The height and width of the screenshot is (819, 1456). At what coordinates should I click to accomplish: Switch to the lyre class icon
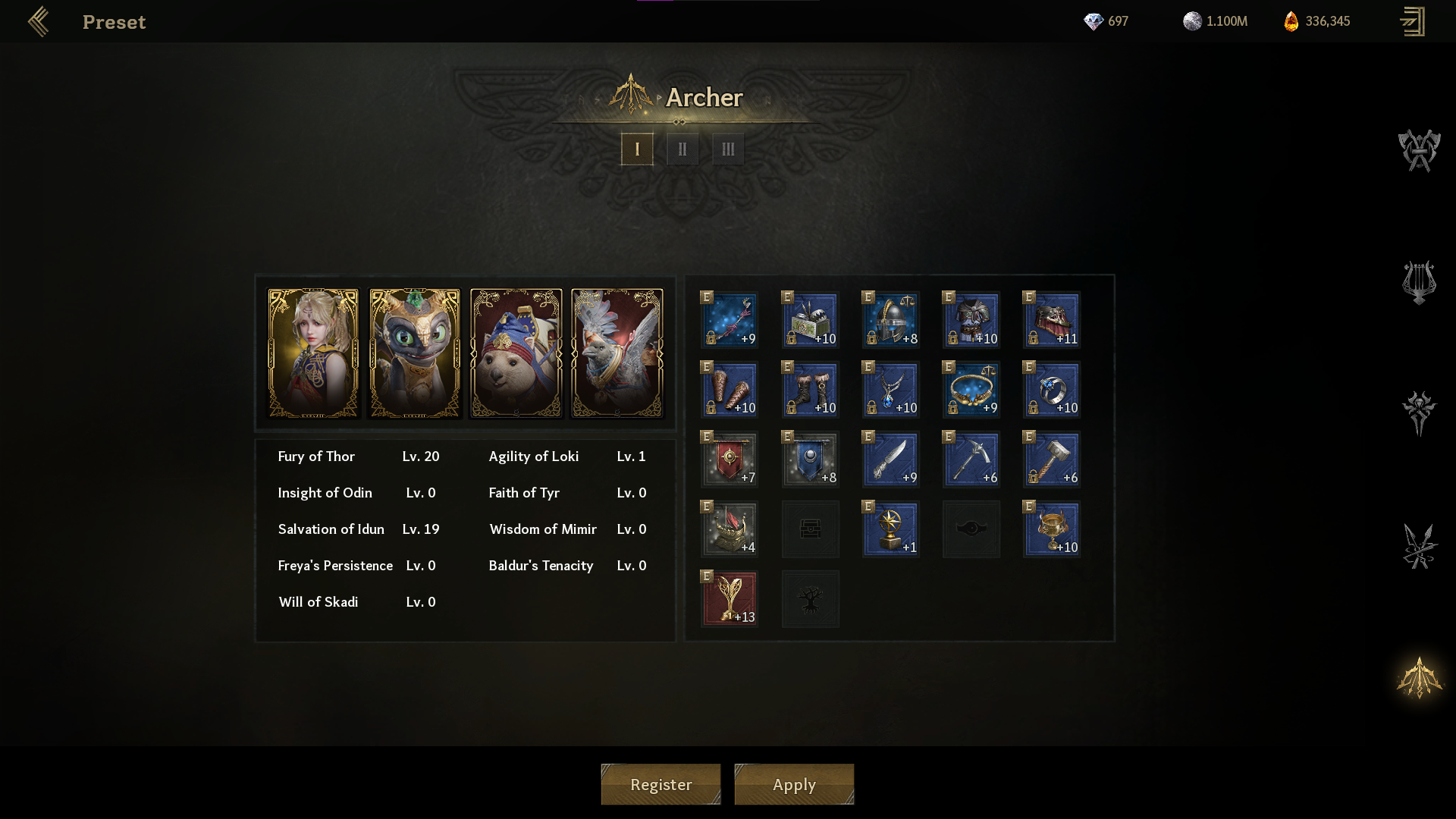1419,282
